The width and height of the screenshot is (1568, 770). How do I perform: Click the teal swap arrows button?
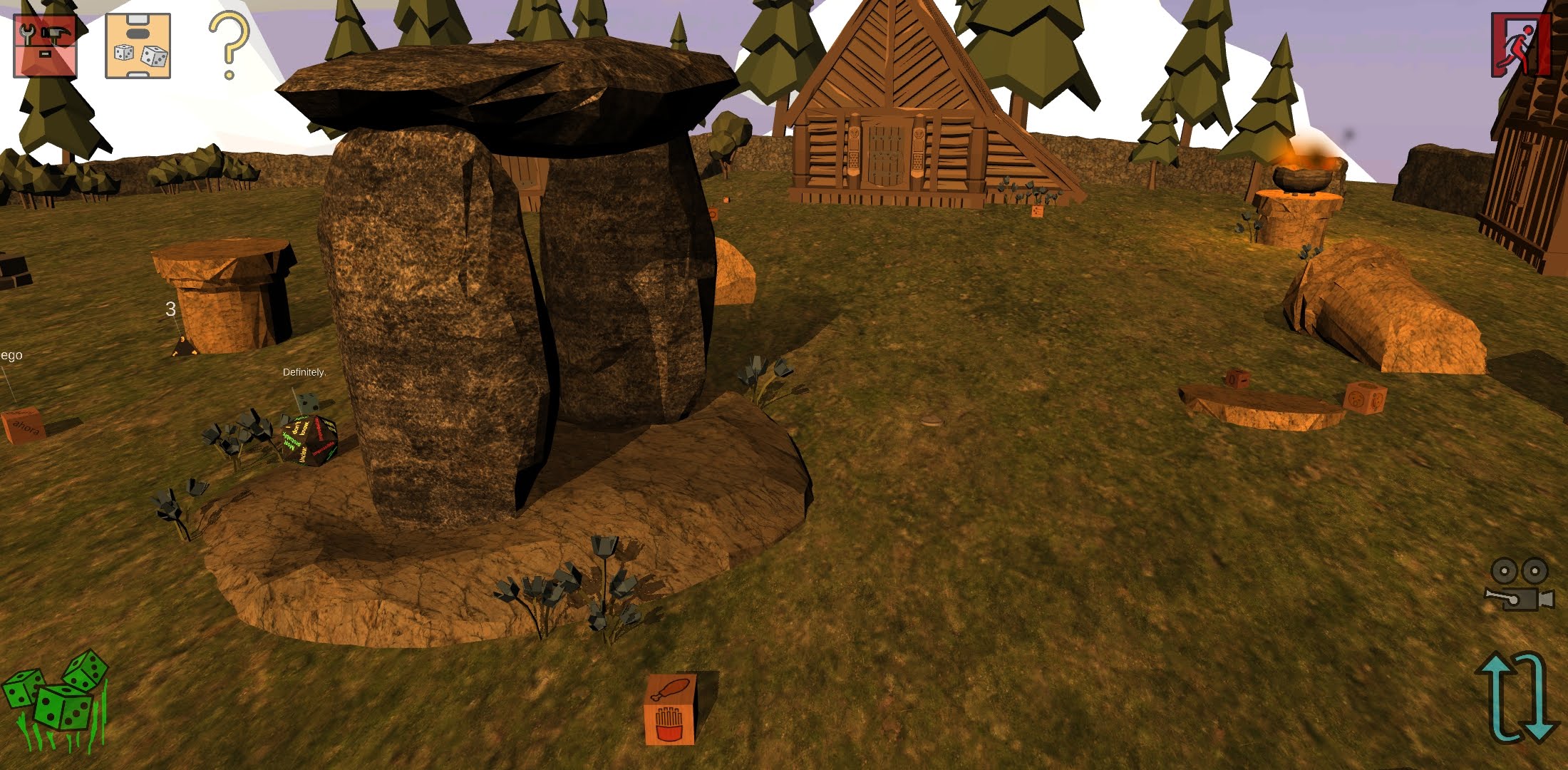1516,697
